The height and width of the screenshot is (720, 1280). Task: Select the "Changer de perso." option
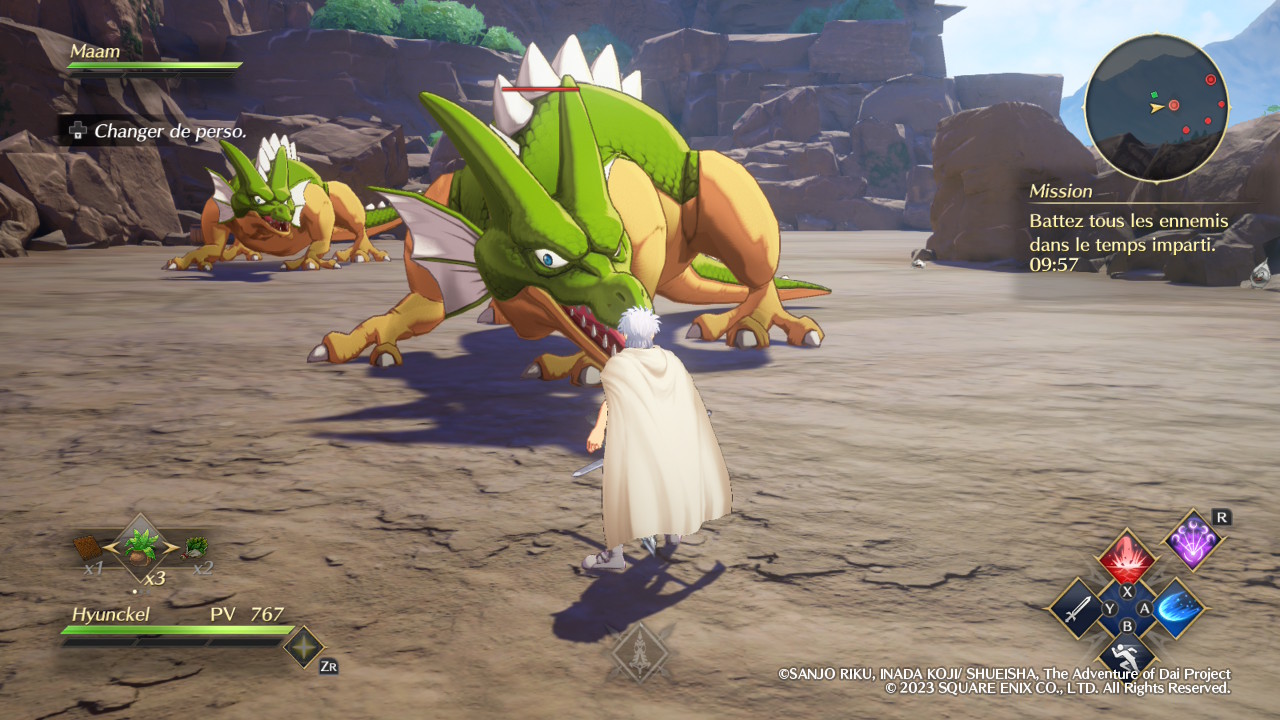tap(156, 131)
